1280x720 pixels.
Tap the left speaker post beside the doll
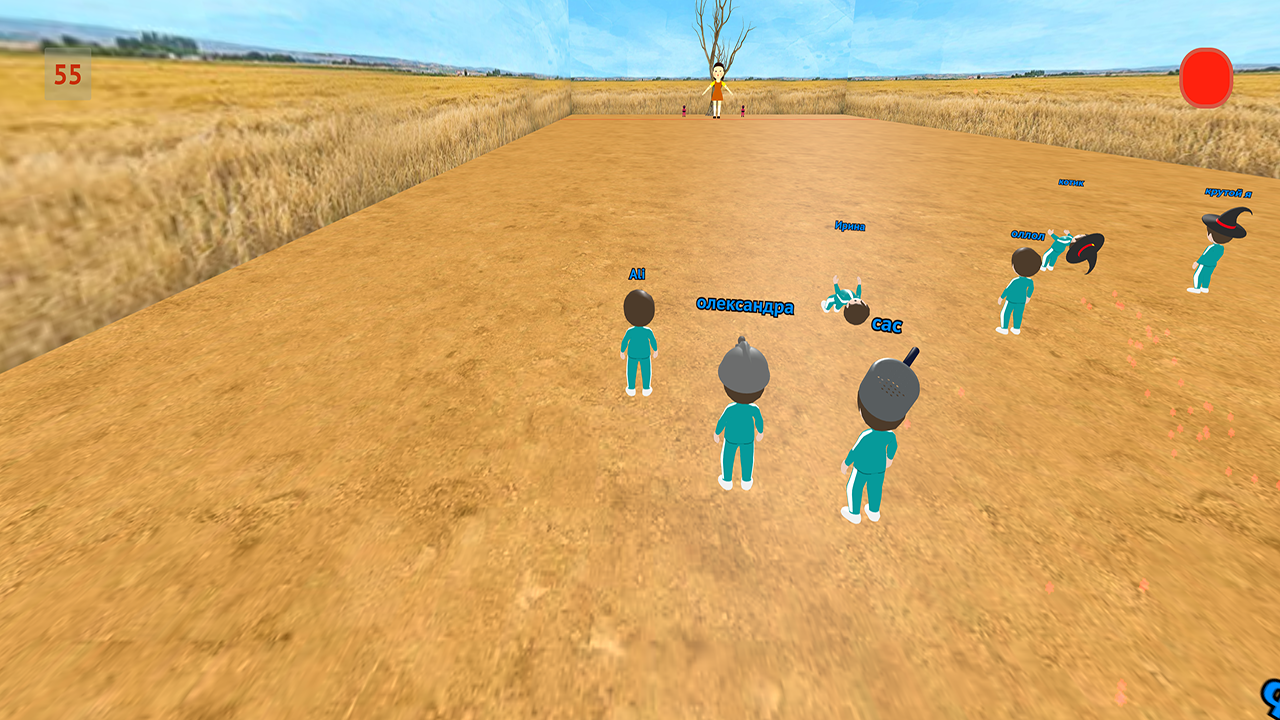pyautogui.click(x=684, y=112)
